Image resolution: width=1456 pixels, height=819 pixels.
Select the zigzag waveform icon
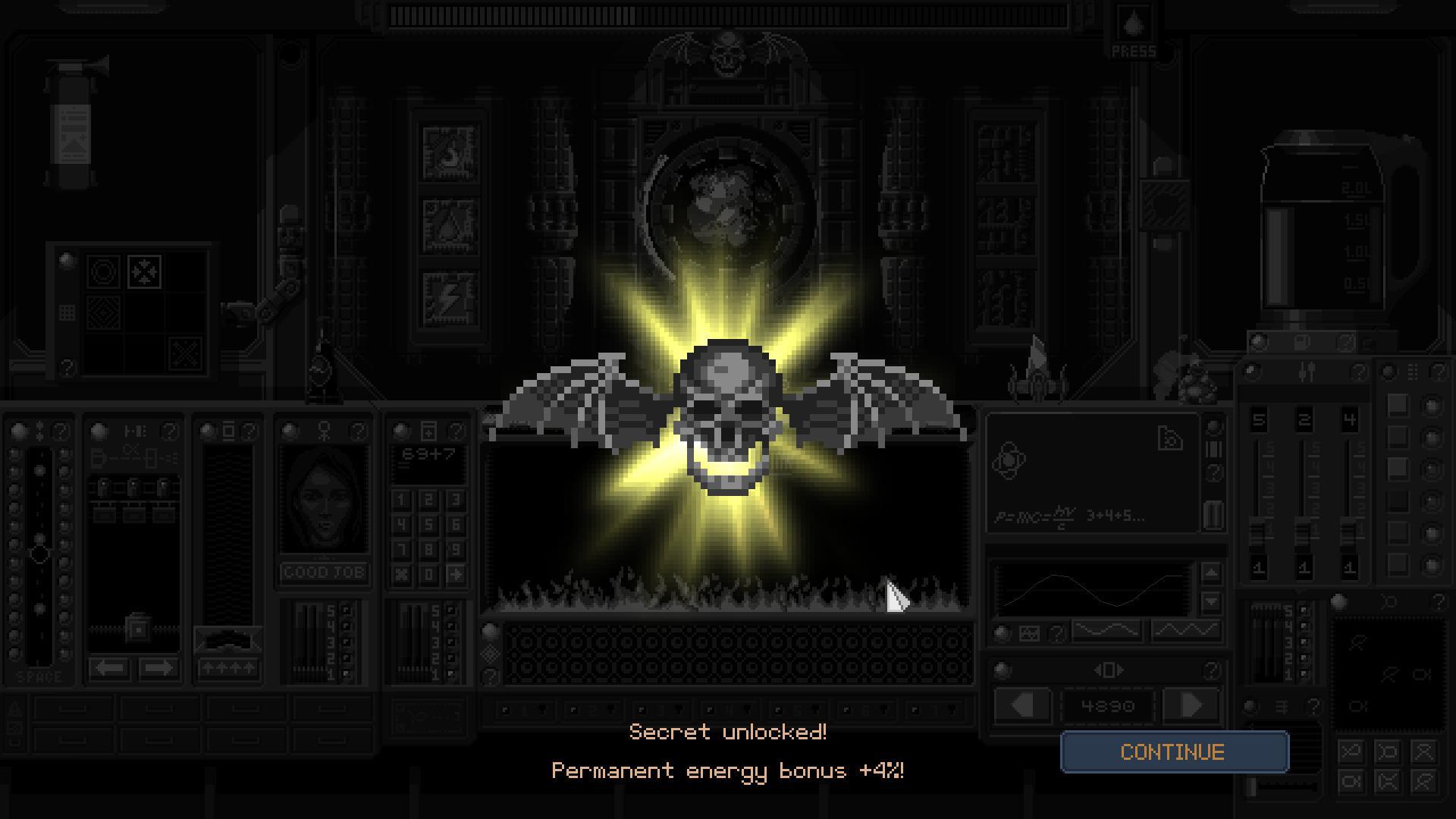click(x=1186, y=629)
